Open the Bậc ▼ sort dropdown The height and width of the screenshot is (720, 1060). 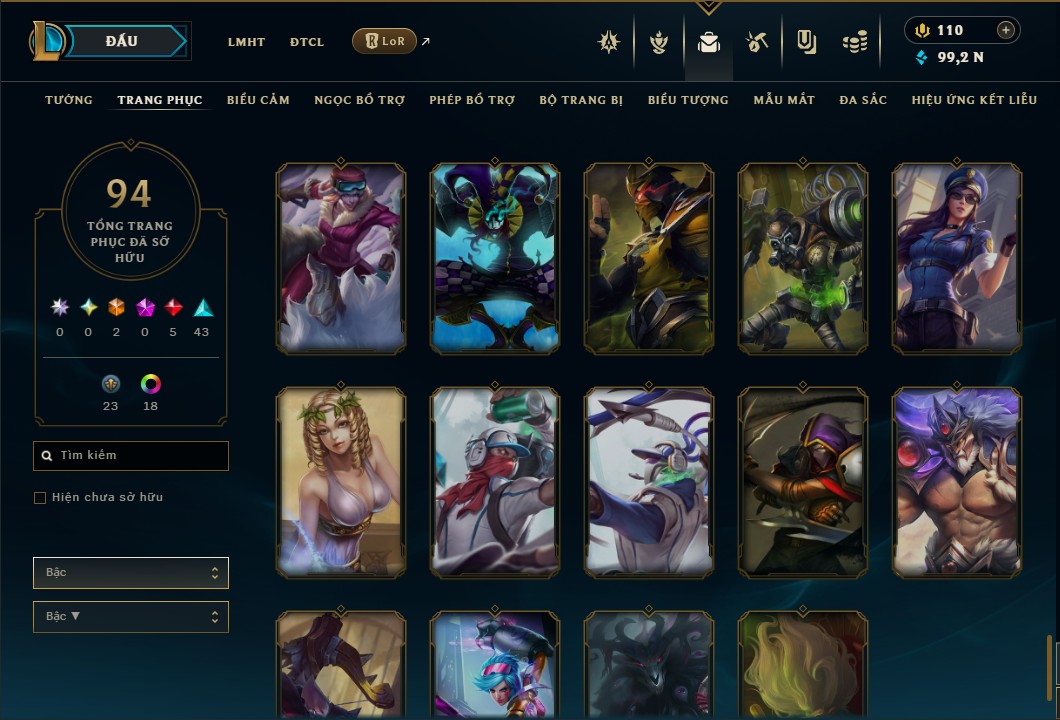(x=130, y=617)
